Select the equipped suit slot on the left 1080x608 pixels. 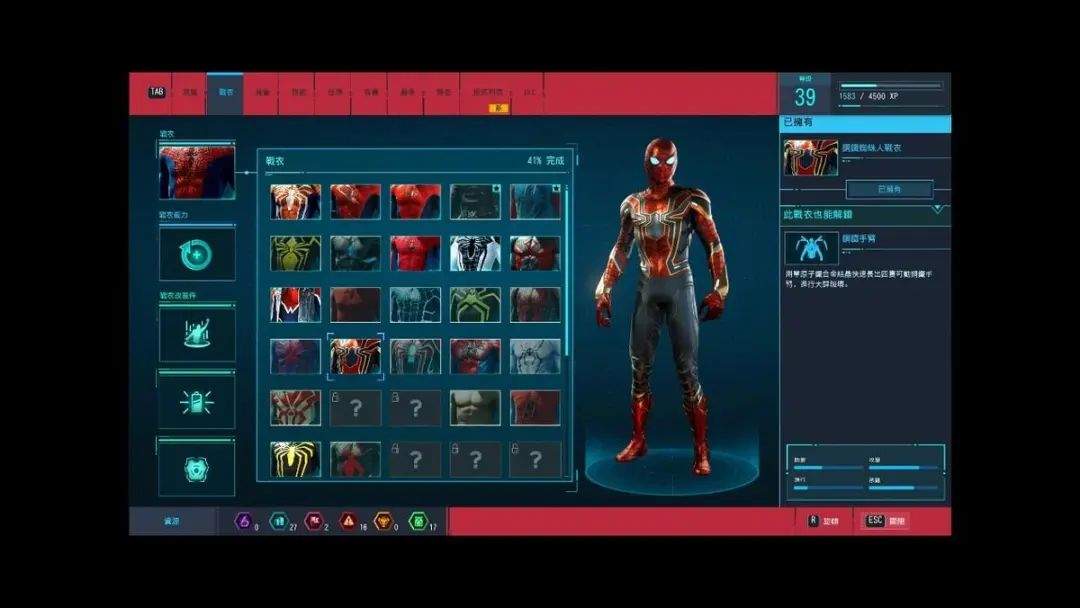197,172
